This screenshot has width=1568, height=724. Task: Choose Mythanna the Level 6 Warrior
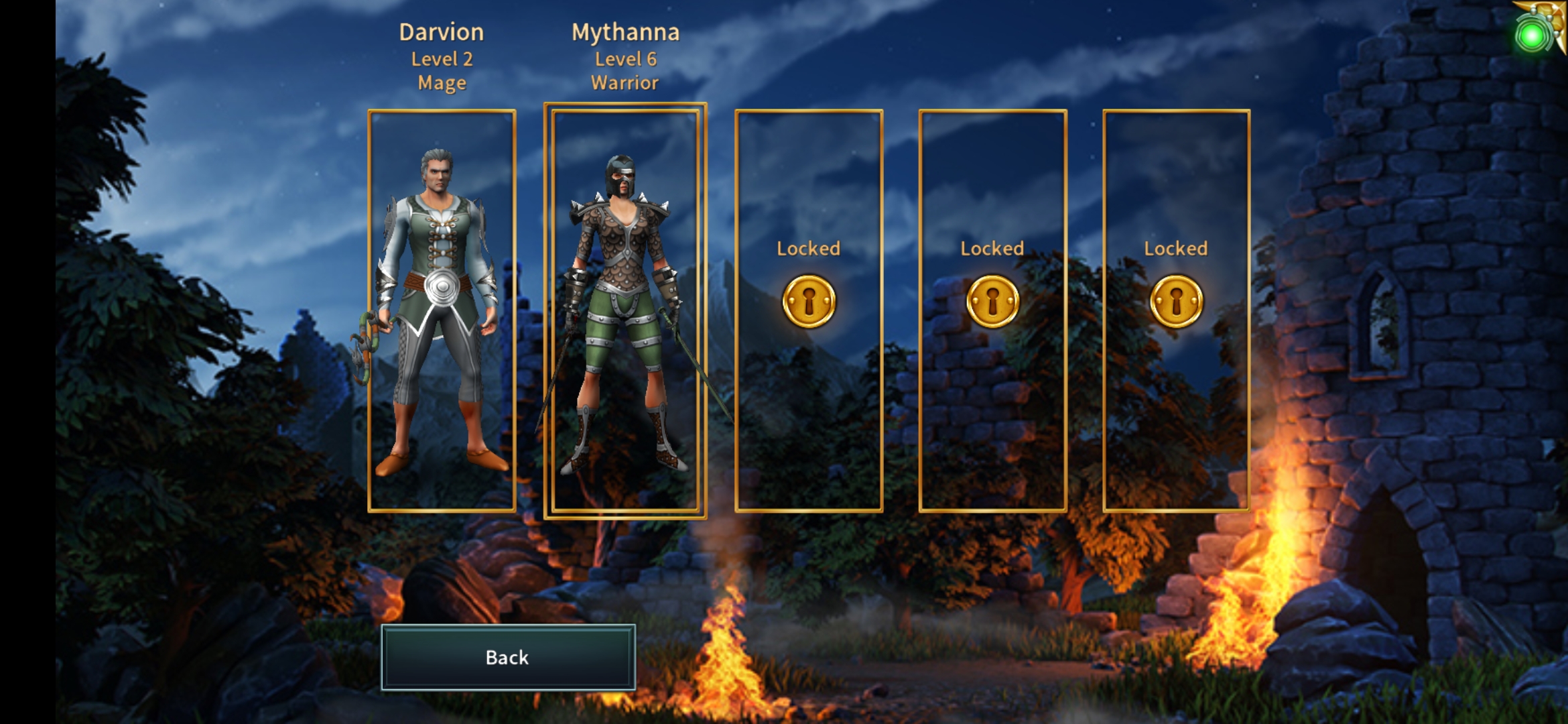pyautogui.click(x=625, y=310)
